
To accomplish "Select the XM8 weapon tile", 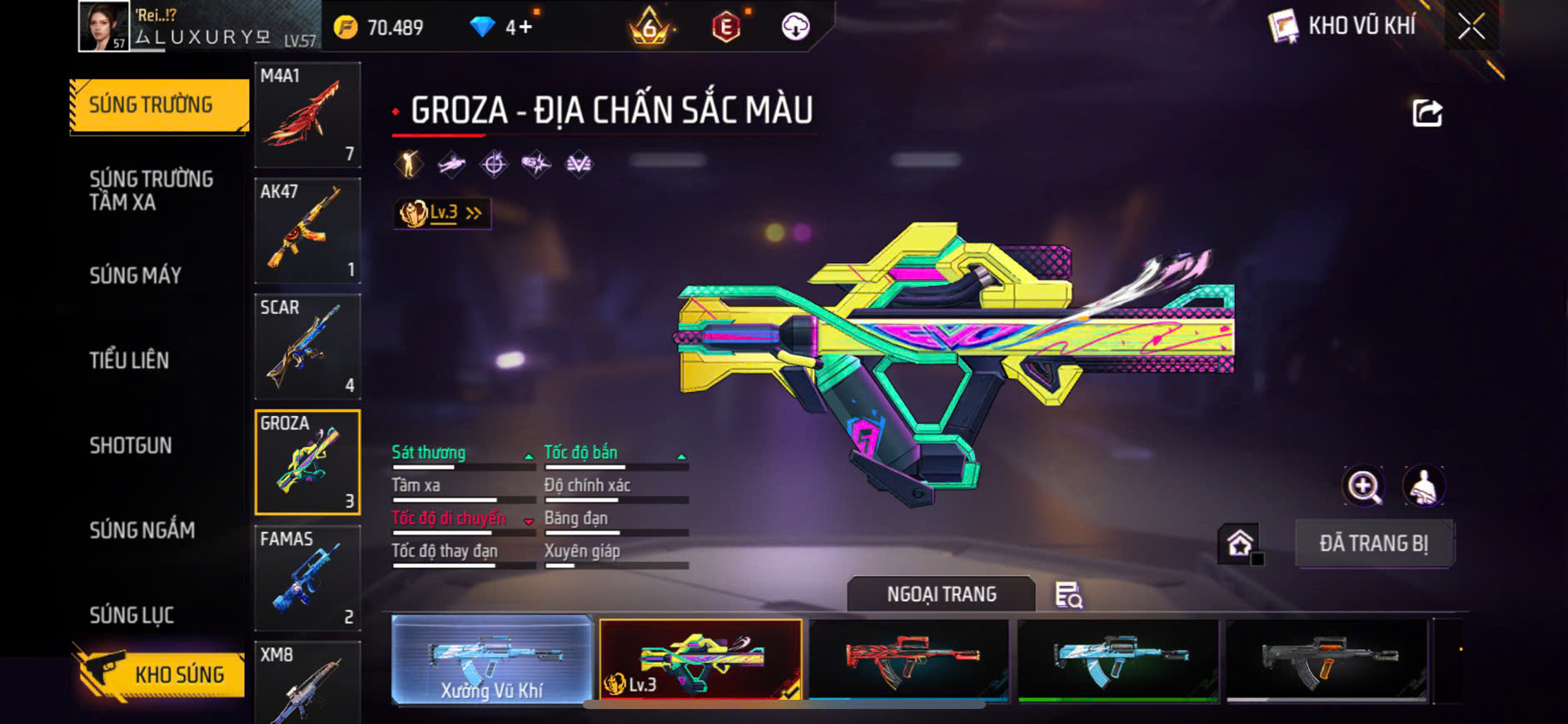I will coord(307,682).
